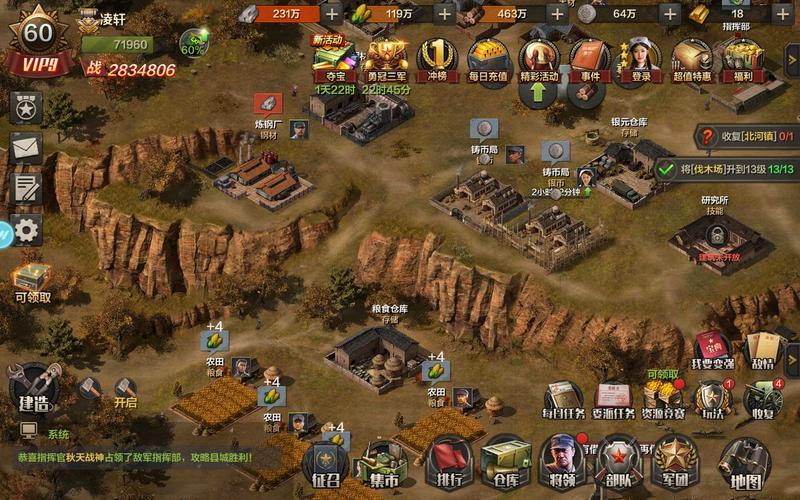Click the plus button beside 231万 steel
The height and width of the screenshot is (500, 800).
click(x=360, y=13)
